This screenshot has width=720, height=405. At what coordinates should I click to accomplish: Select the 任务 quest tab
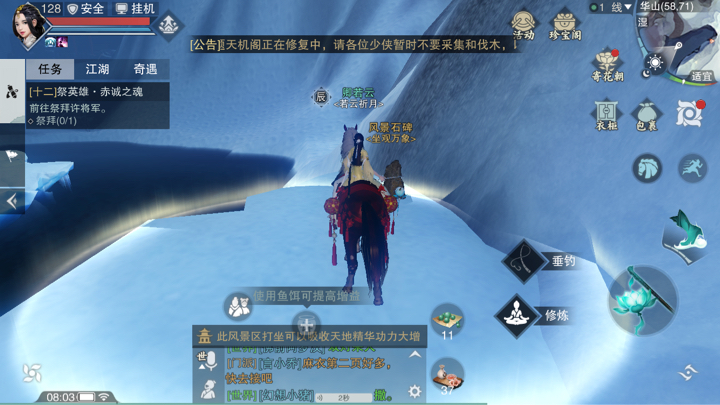click(50, 69)
